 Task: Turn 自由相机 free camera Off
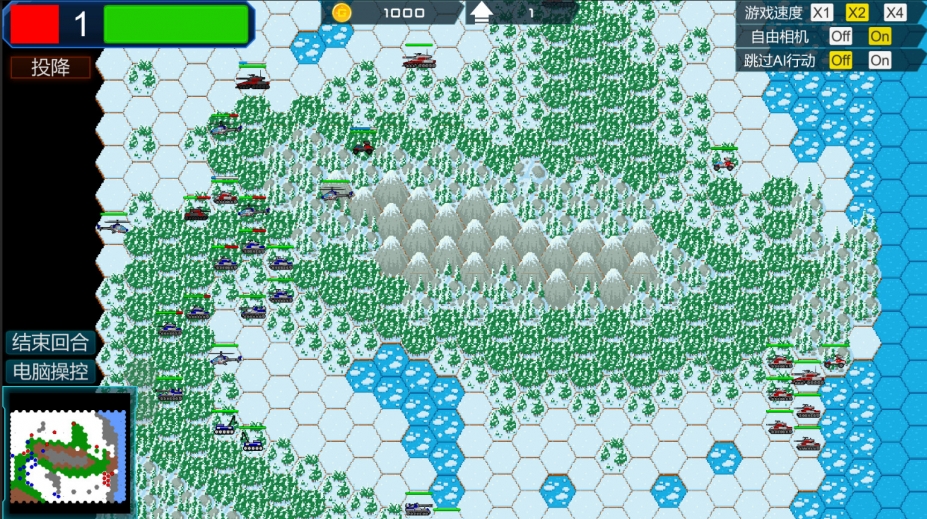pos(840,36)
